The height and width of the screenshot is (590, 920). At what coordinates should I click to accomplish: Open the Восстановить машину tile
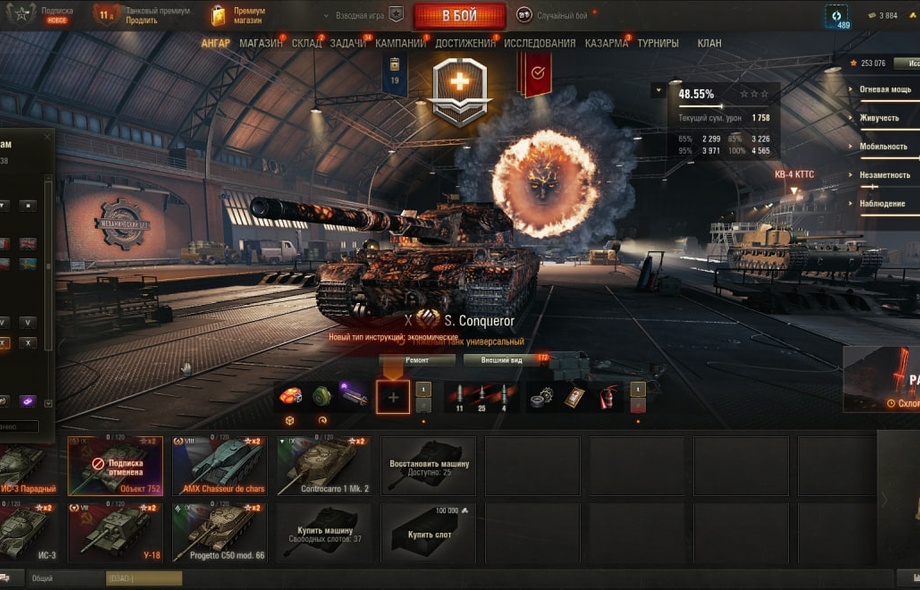pos(428,465)
